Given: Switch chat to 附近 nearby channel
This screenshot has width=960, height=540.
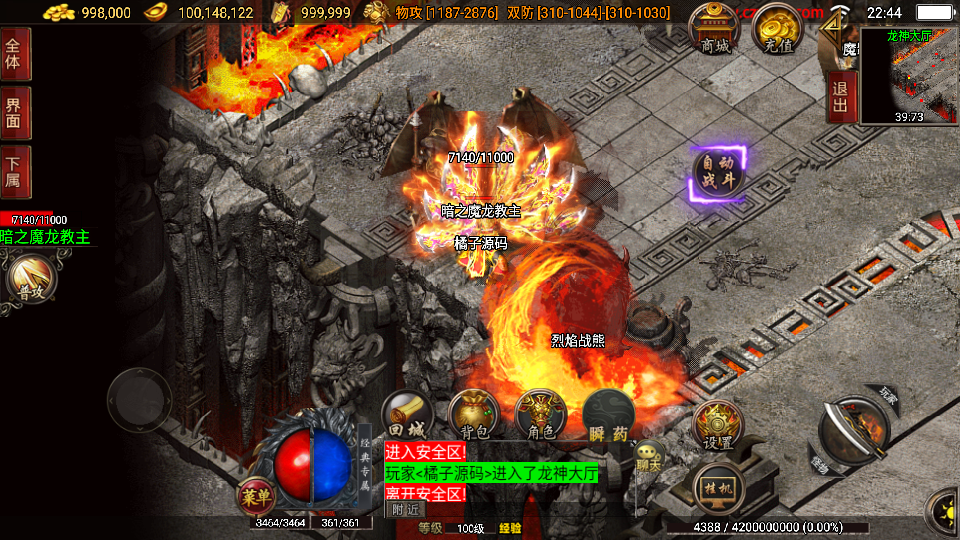Looking at the screenshot, I should [405, 509].
